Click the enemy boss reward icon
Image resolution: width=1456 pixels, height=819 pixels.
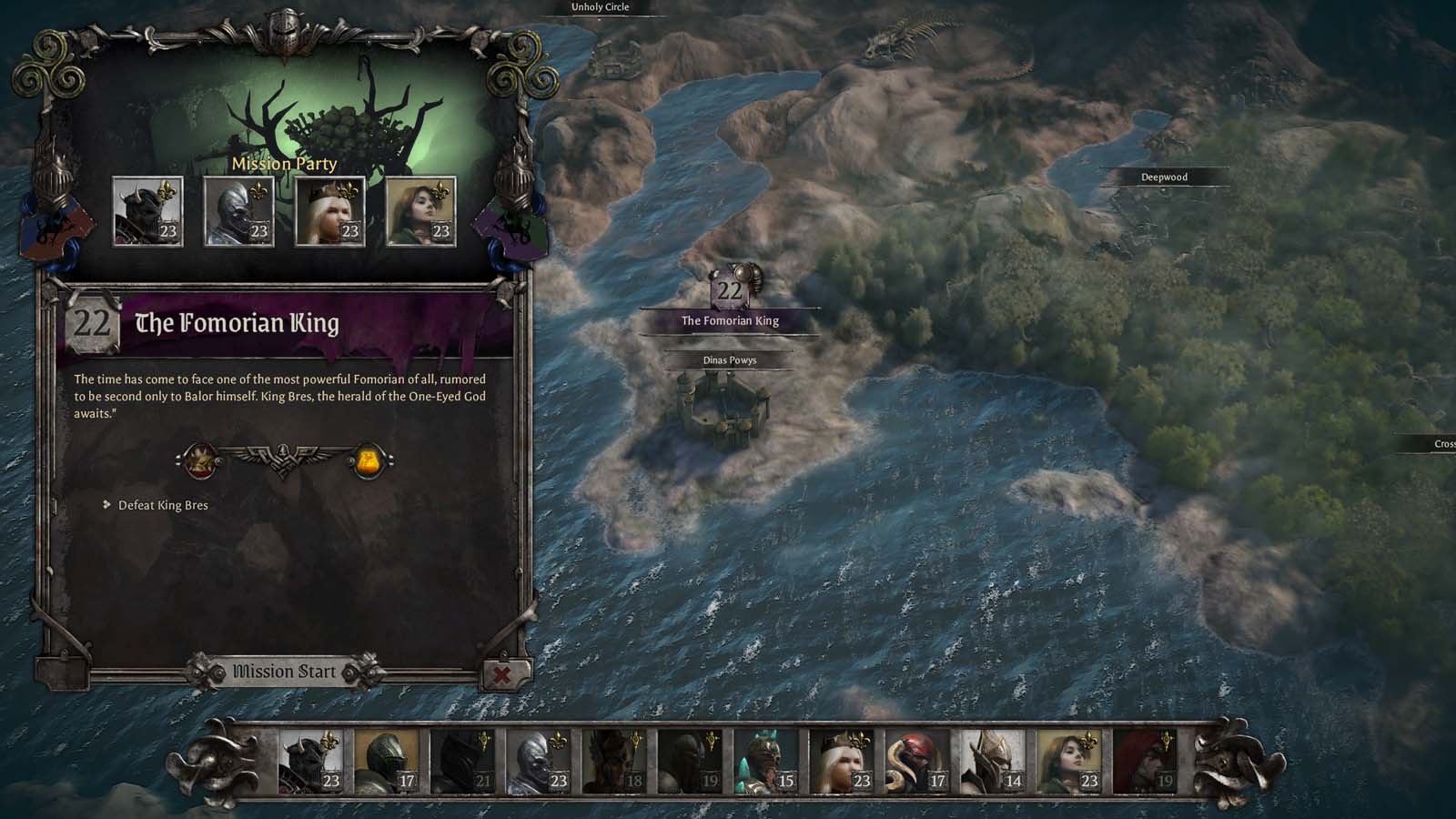point(198,460)
